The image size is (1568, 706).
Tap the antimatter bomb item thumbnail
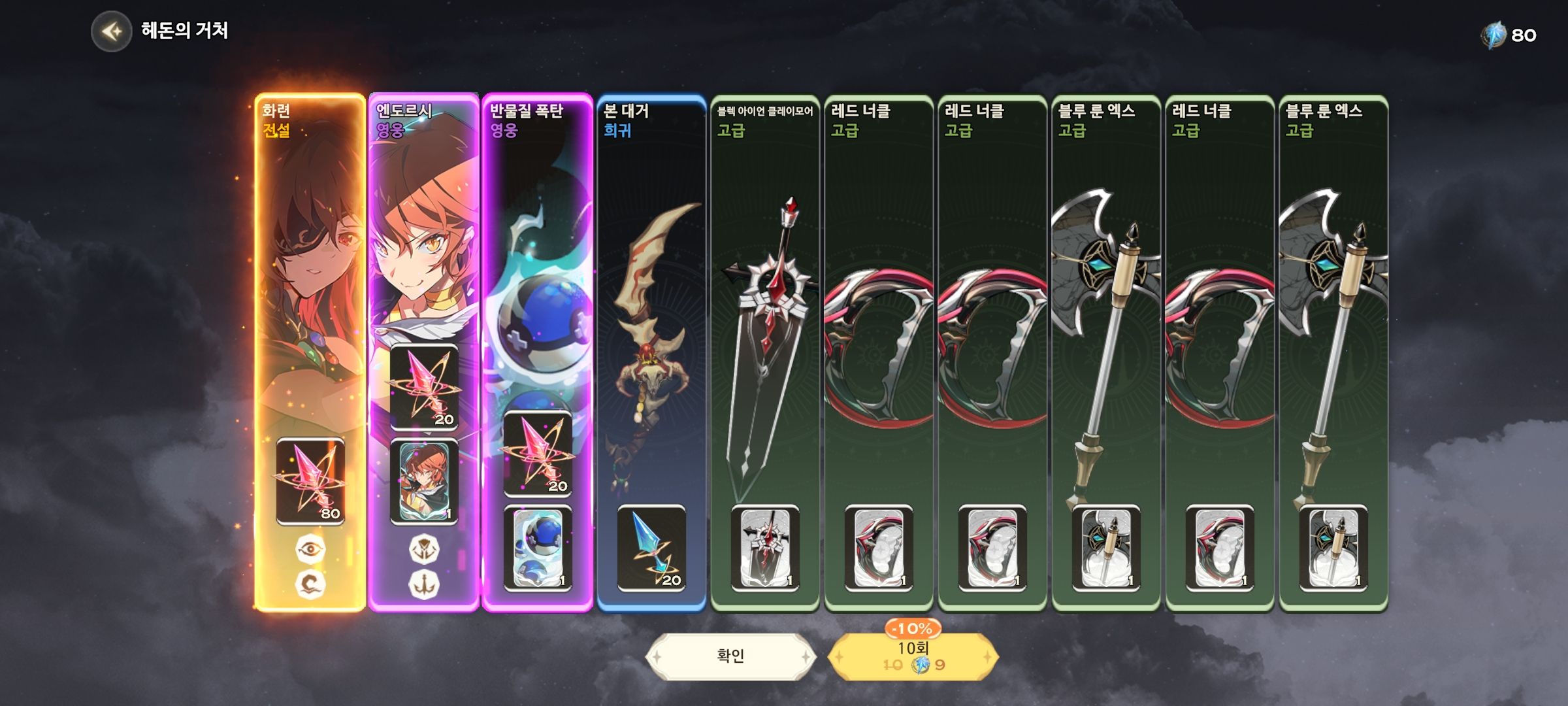coord(537,548)
